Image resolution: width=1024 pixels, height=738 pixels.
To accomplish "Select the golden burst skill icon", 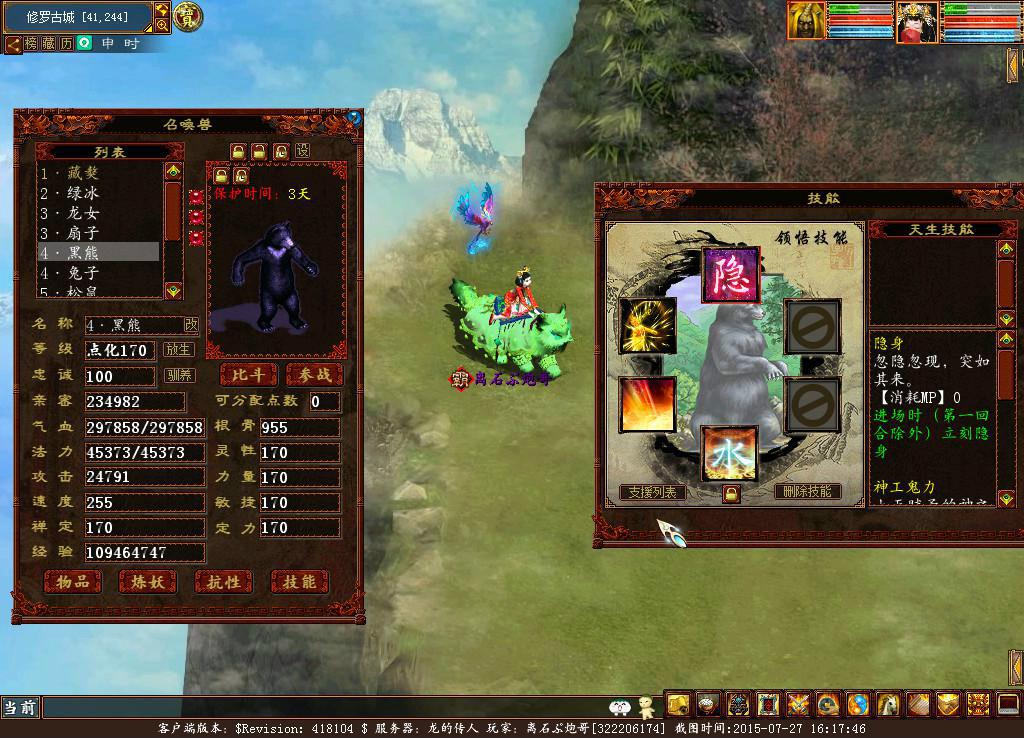I will click(x=647, y=325).
